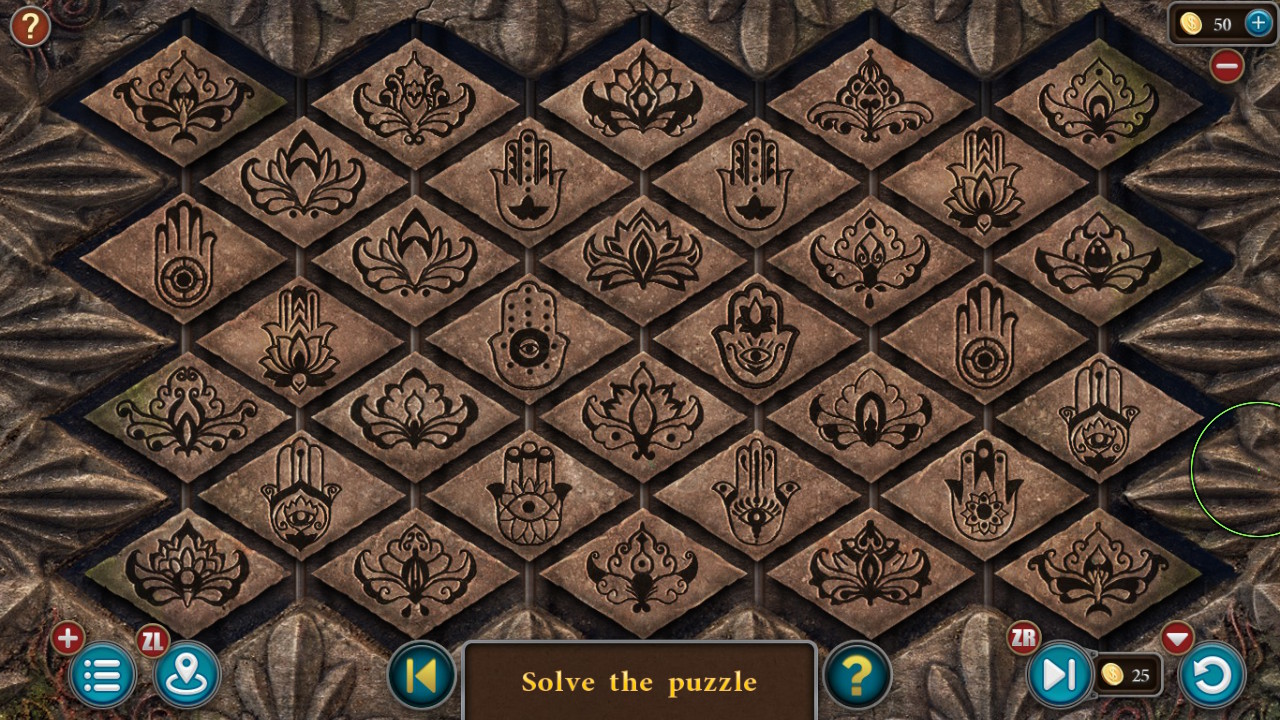1280x720 pixels.
Task: Click the 25-coin cost indicator near the skip button
Action: 1129,675
